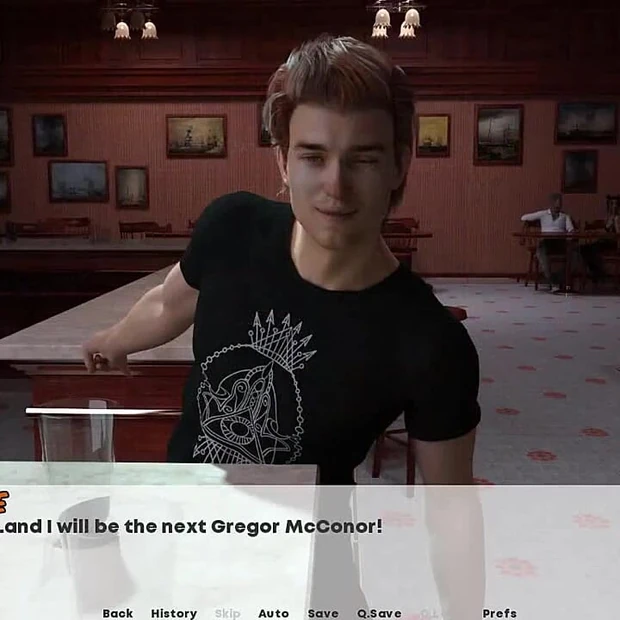This screenshot has height=620, width=620.
Task: Go back to the previous dialogue line
Action: (117, 613)
